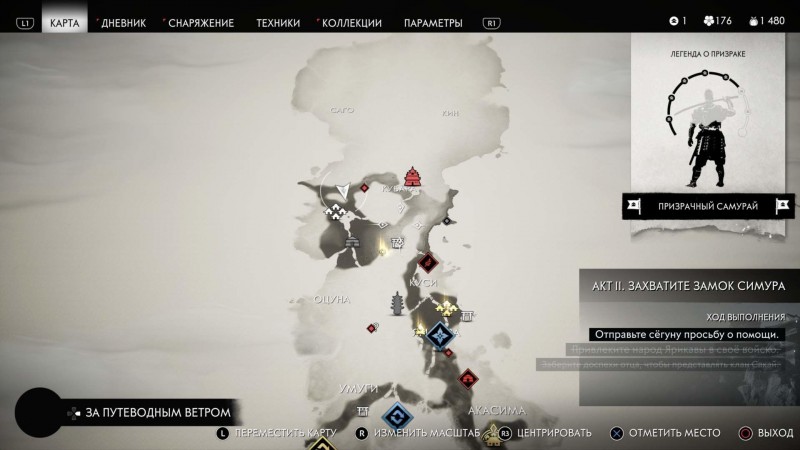Select the red castle marker on the map
800x450 pixels.
413,178
